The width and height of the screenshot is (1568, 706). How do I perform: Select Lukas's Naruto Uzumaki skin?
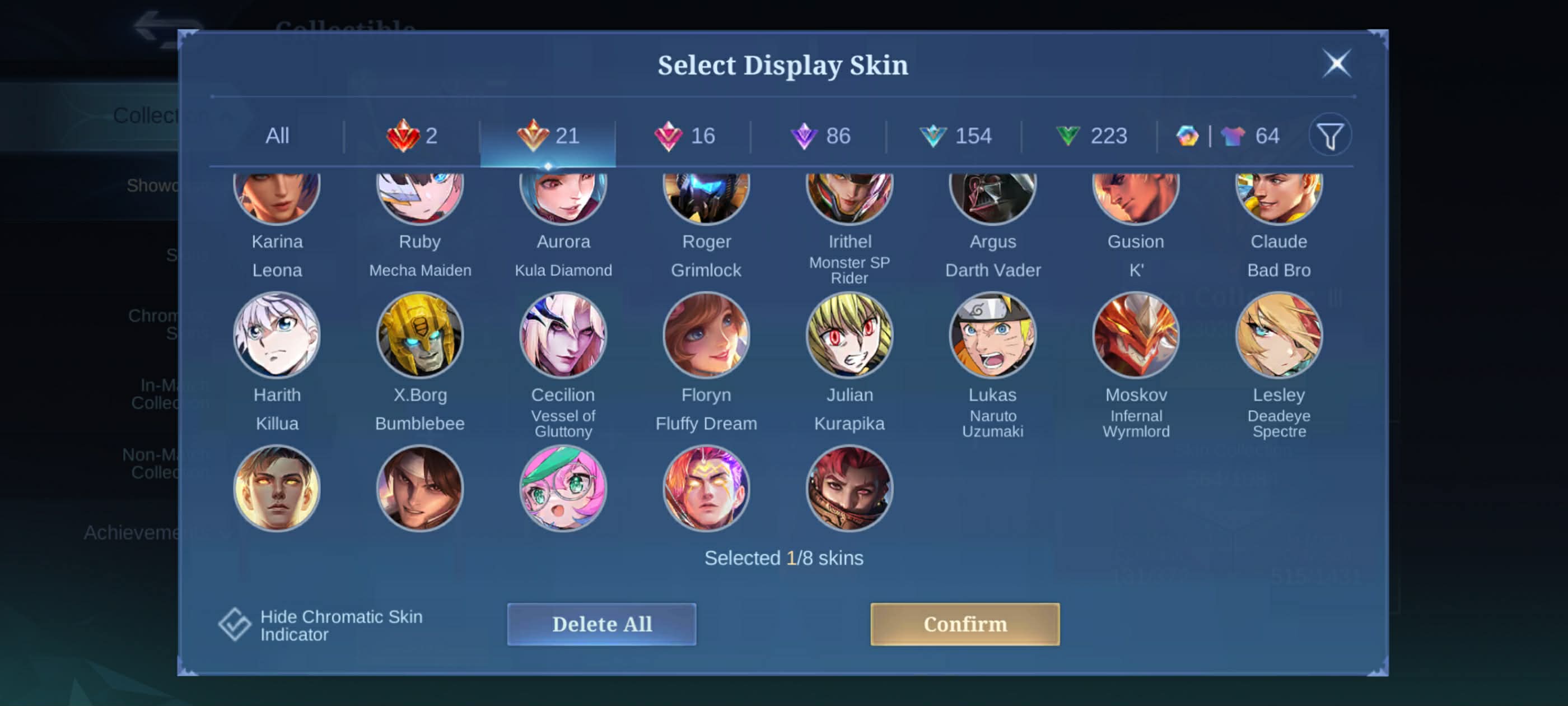992,335
